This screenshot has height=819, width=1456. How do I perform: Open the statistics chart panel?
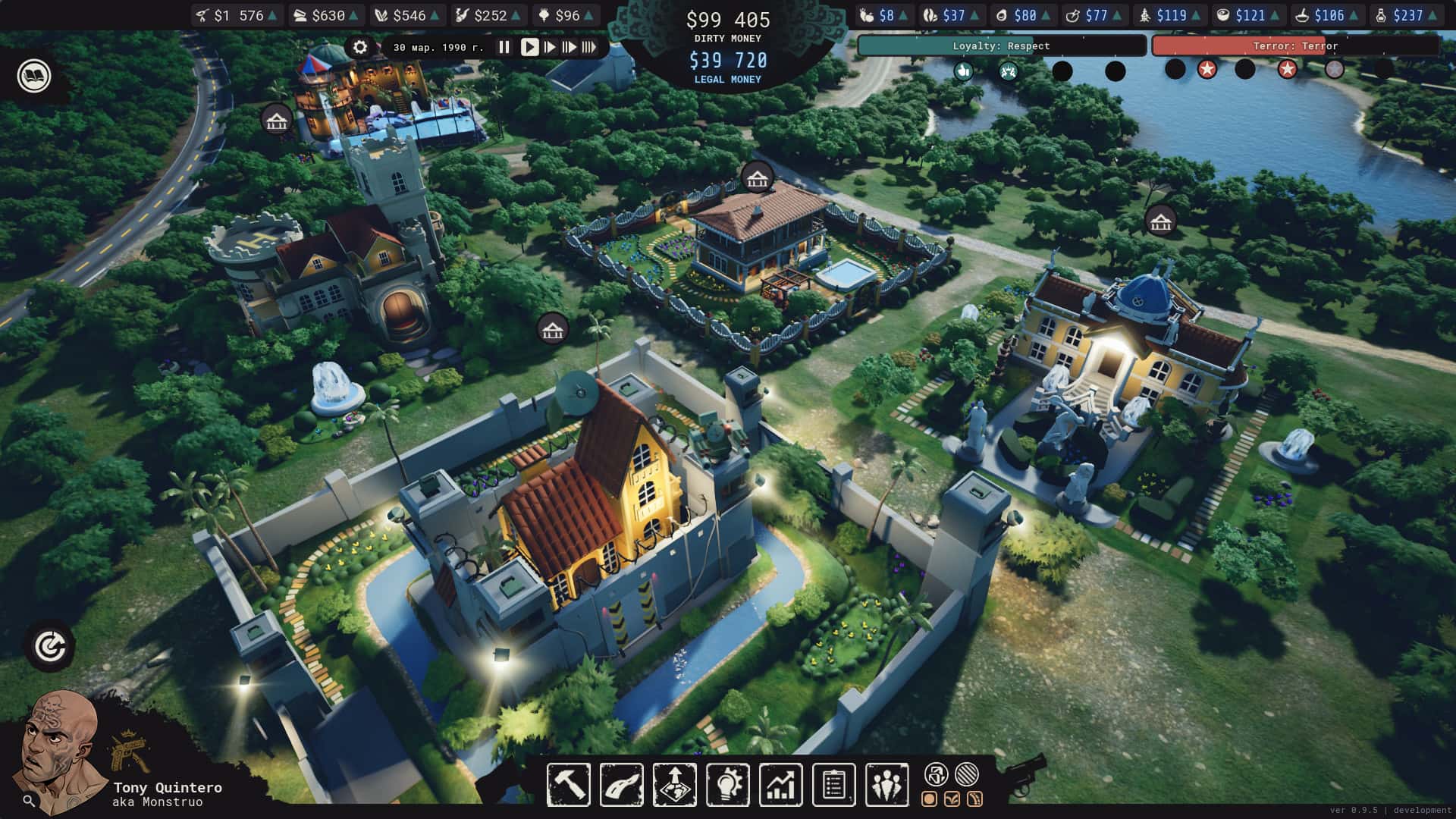click(780, 785)
